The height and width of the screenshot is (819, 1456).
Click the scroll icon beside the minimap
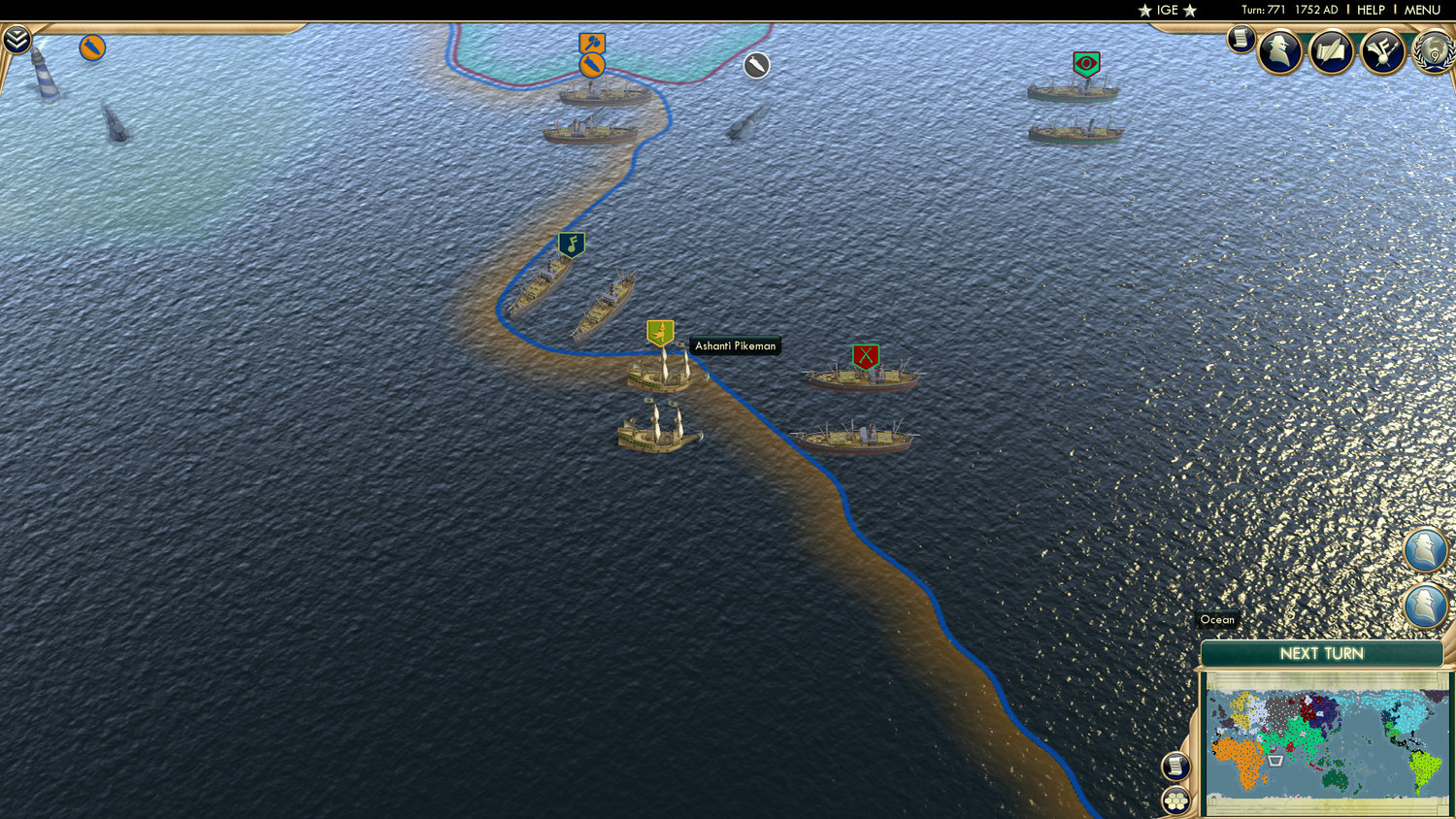click(x=1176, y=767)
